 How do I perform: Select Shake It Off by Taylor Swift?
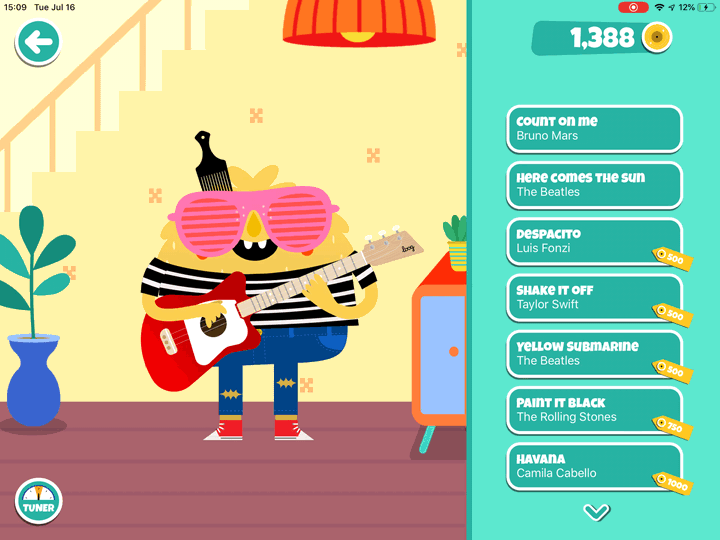[594, 297]
